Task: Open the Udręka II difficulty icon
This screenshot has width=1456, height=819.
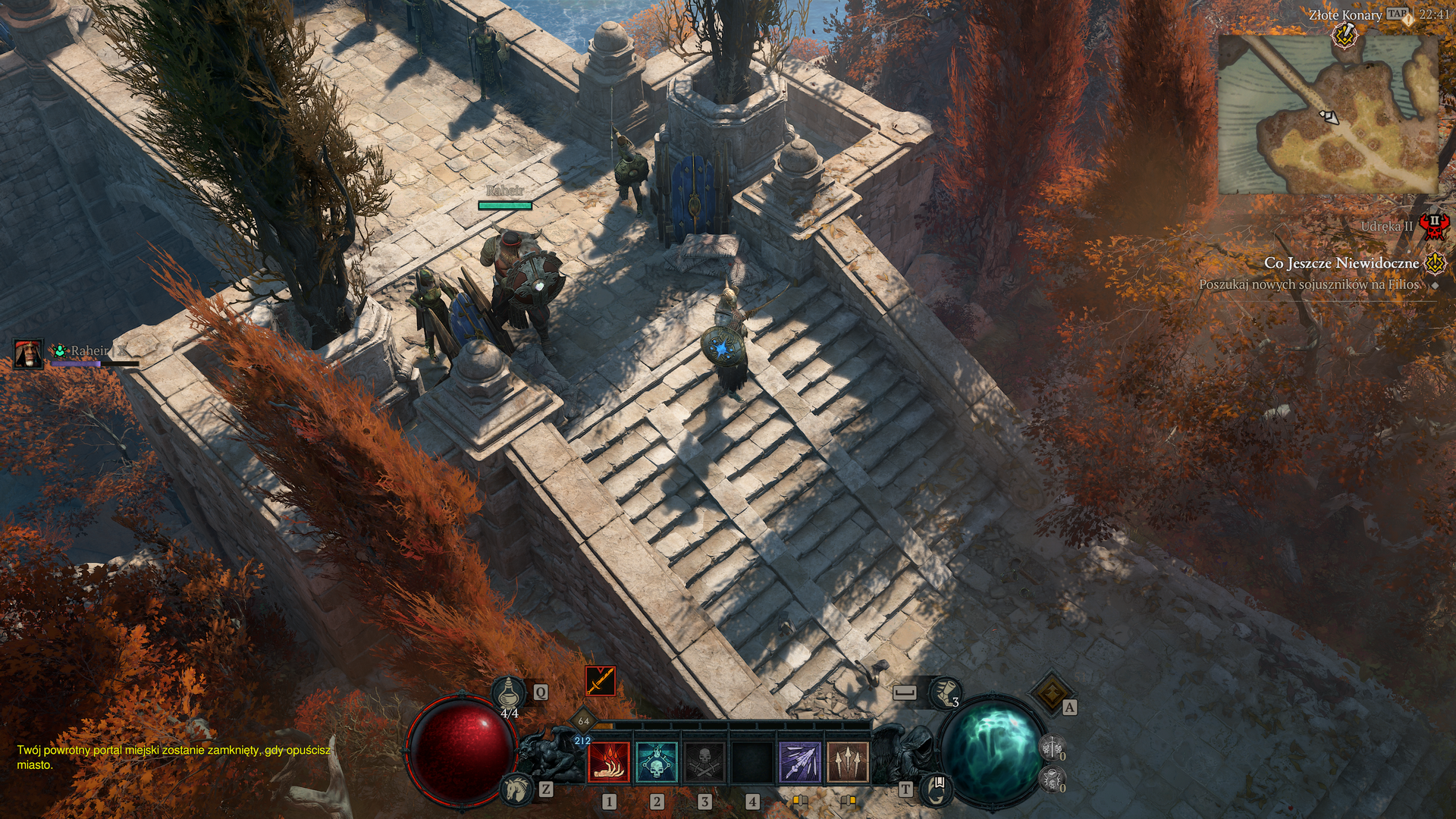Action: (x=1433, y=225)
